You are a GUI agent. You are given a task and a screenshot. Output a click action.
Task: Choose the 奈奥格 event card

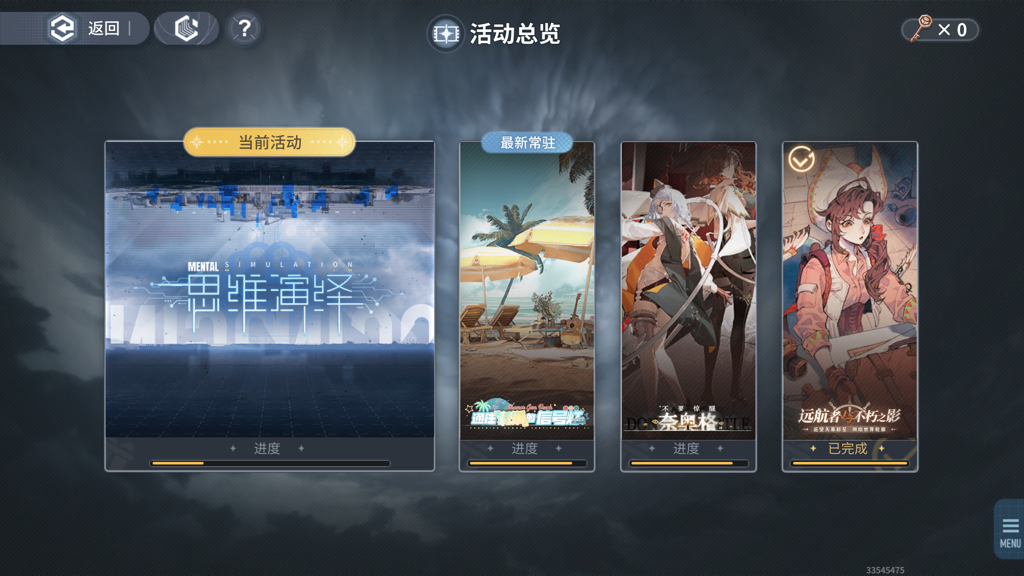pos(688,300)
